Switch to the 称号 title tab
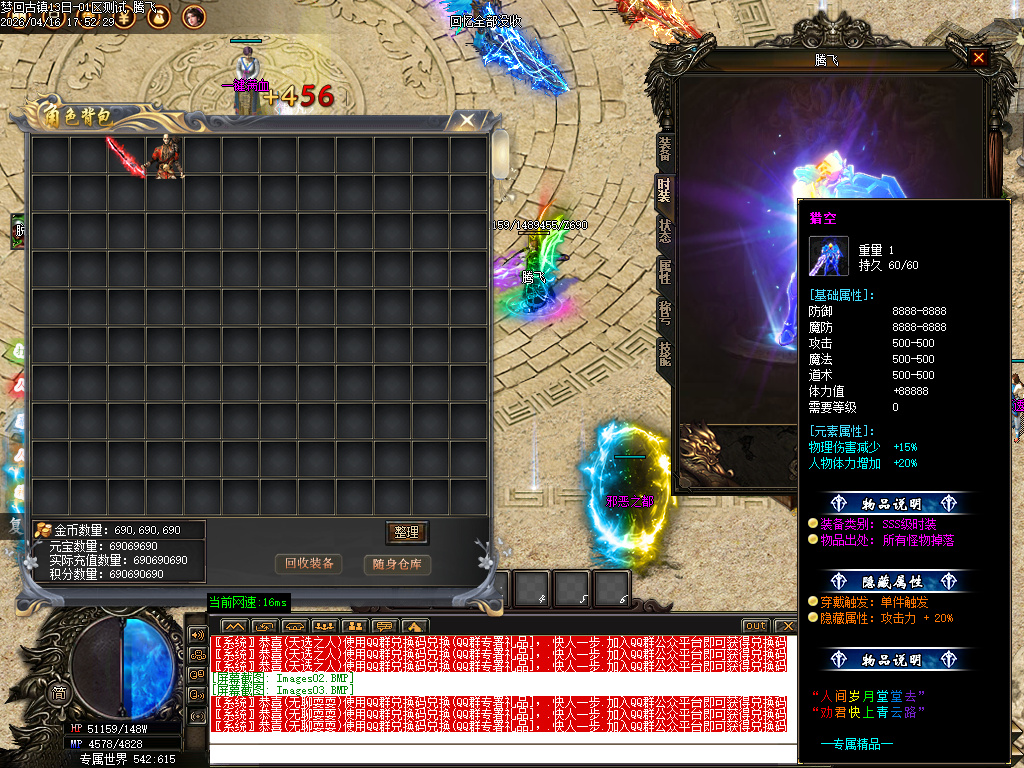 click(664, 311)
